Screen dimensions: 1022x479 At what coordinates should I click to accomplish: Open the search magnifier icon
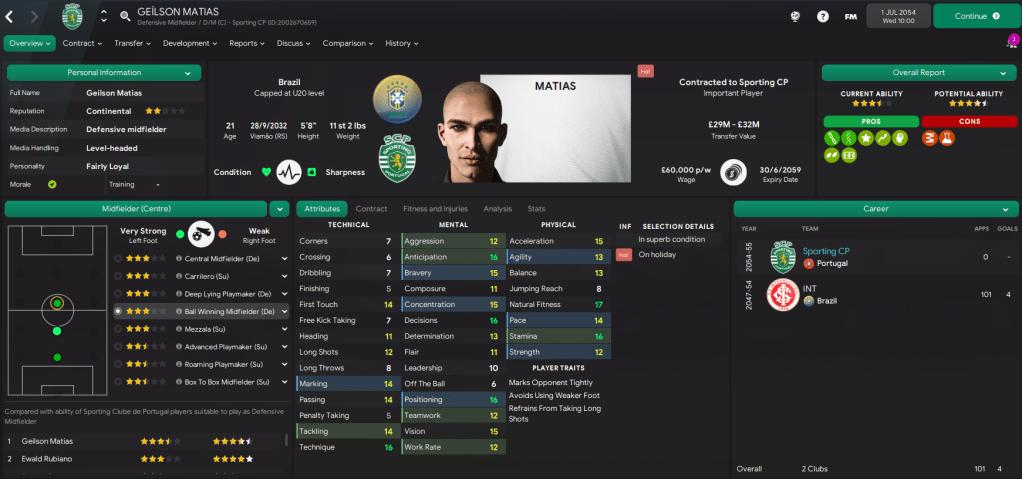125,16
